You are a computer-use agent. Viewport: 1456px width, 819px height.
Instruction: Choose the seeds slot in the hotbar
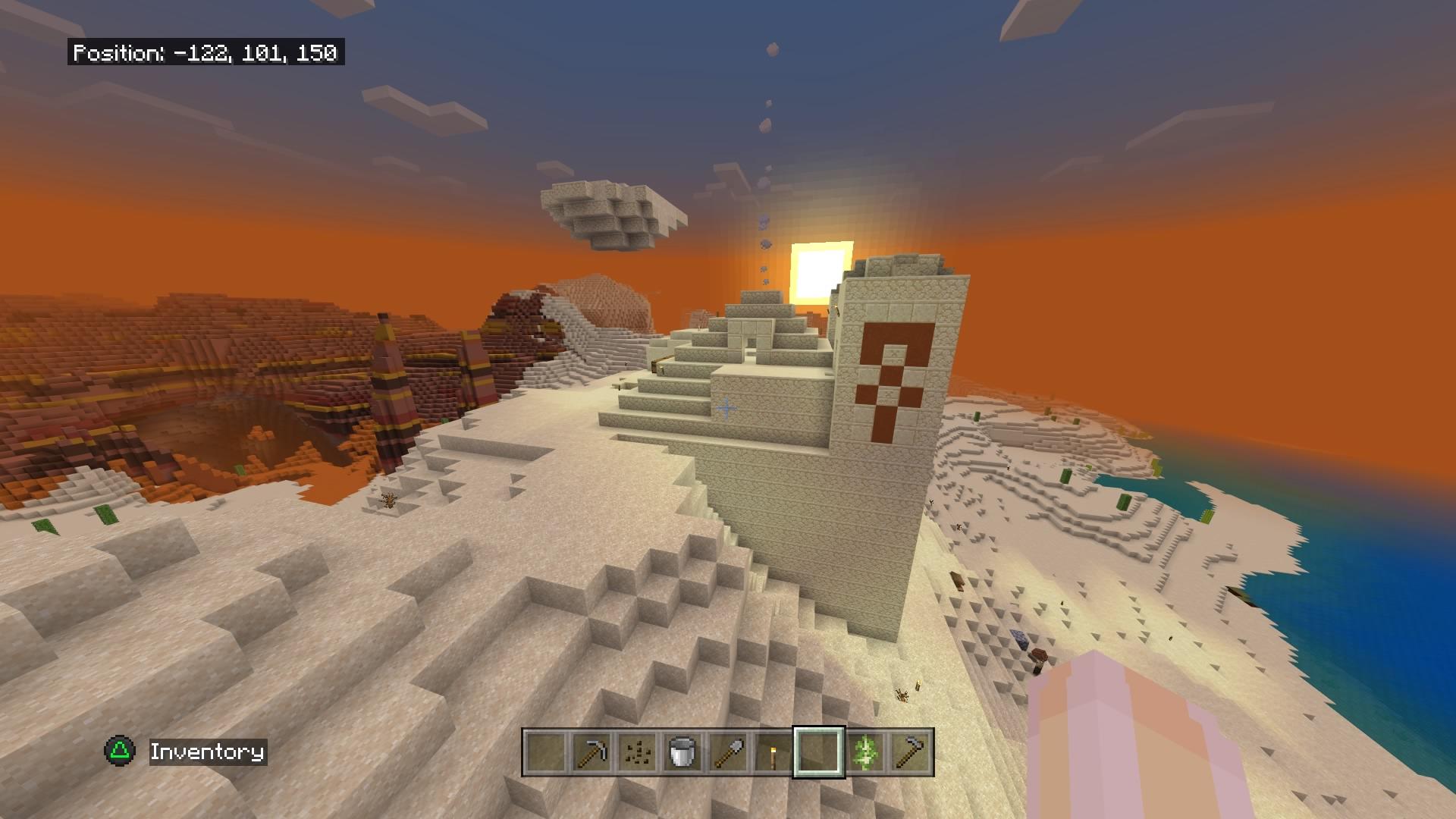point(636,752)
